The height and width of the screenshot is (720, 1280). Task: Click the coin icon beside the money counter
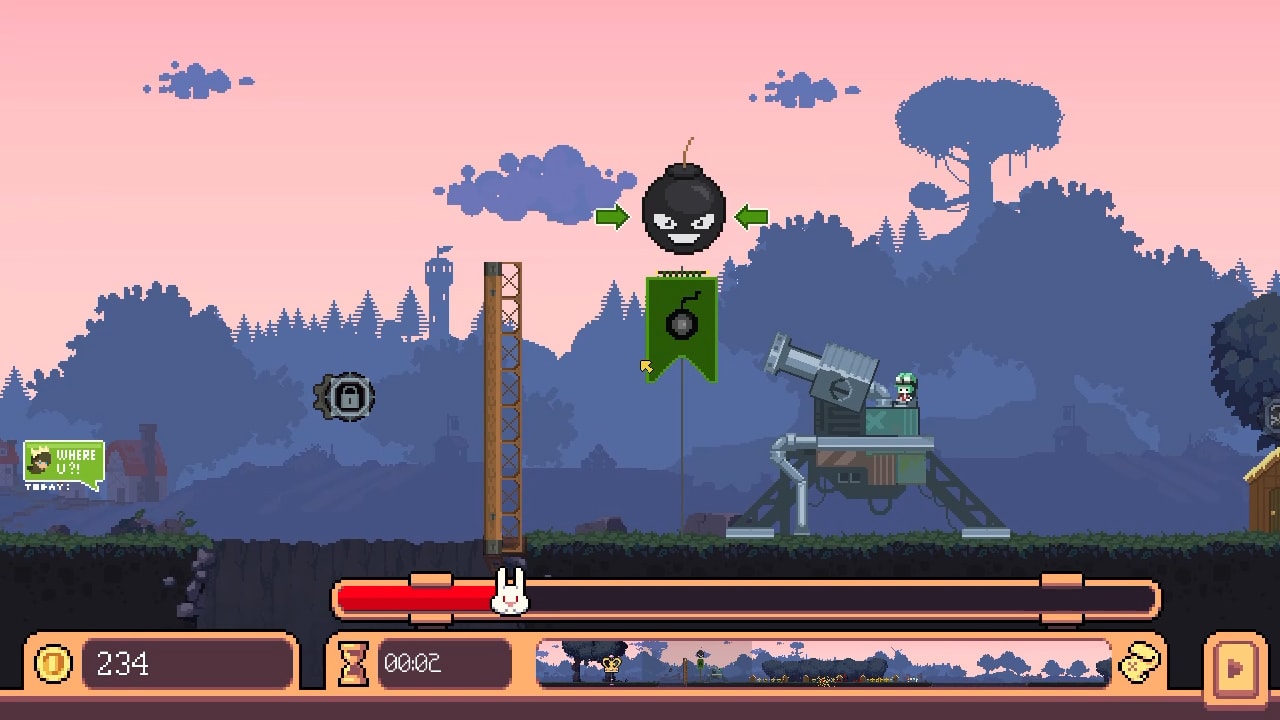pos(53,662)
